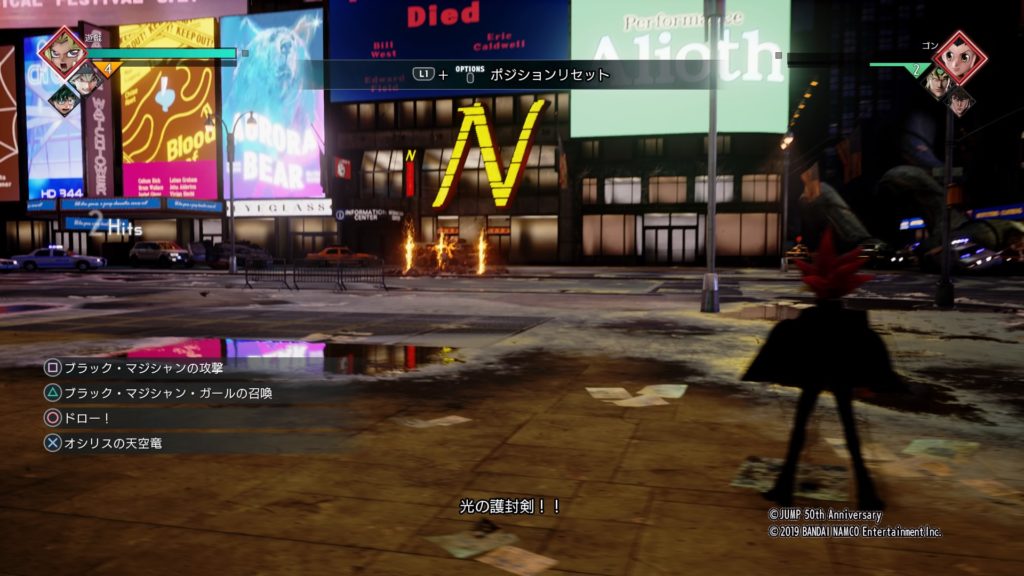The width and height of the screenshot is (1024, 576).
Task: Select Yugi's main character portrait
Action: click(x=62, y=52)
